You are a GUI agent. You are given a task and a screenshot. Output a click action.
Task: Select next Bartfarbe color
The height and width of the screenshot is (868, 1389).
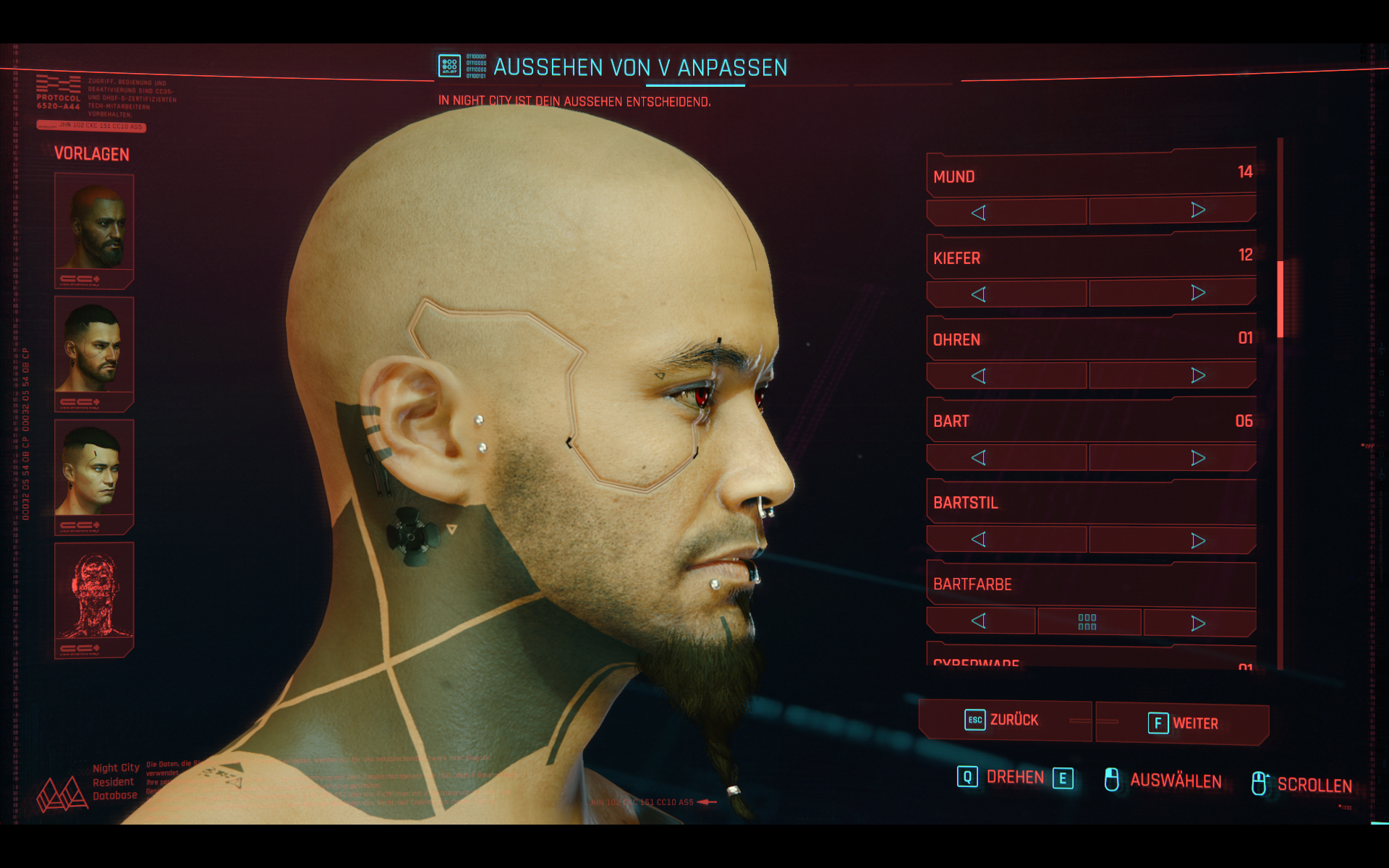(x=1198, y=623)
